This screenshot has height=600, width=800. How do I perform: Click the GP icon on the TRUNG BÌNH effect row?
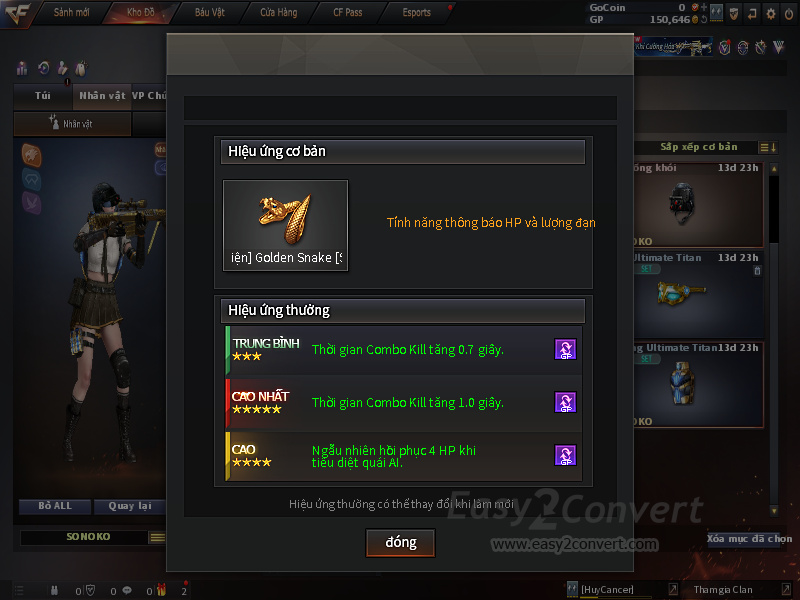pyautogui.click(x=565, y=349)
